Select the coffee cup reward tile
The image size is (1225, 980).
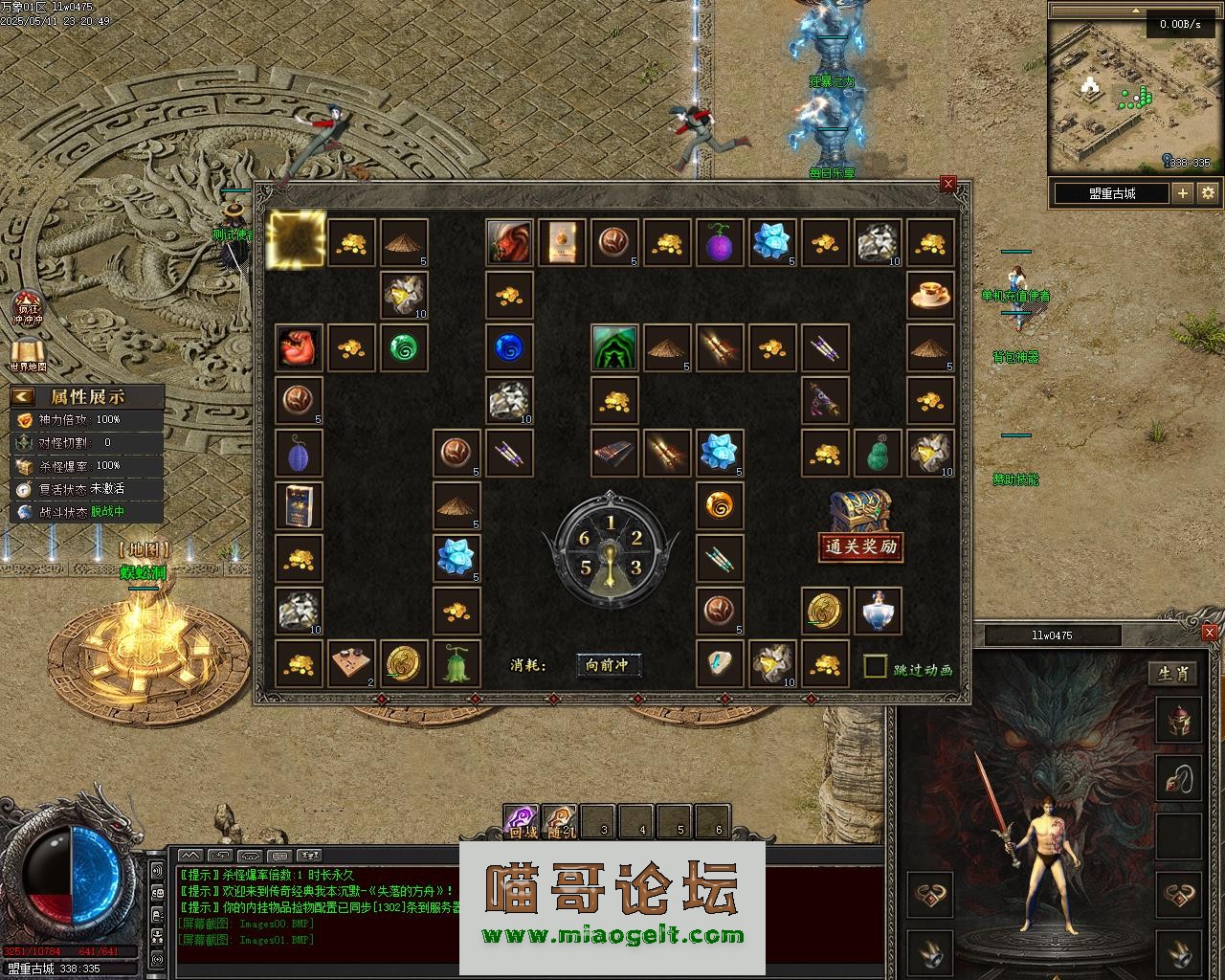pyautogui.click(x=930, y=295)
